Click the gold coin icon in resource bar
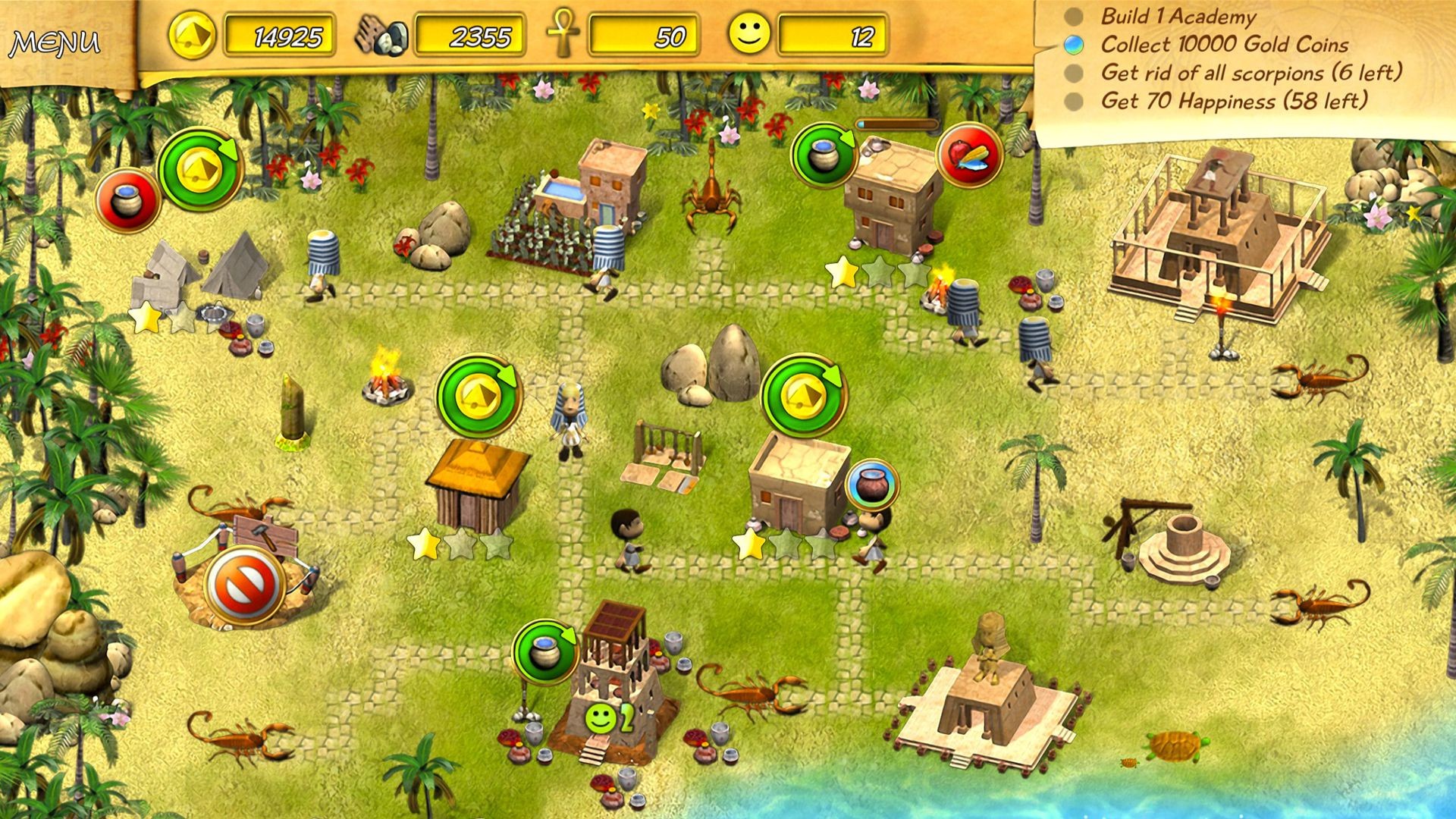1456x819 pixels. 191,33
